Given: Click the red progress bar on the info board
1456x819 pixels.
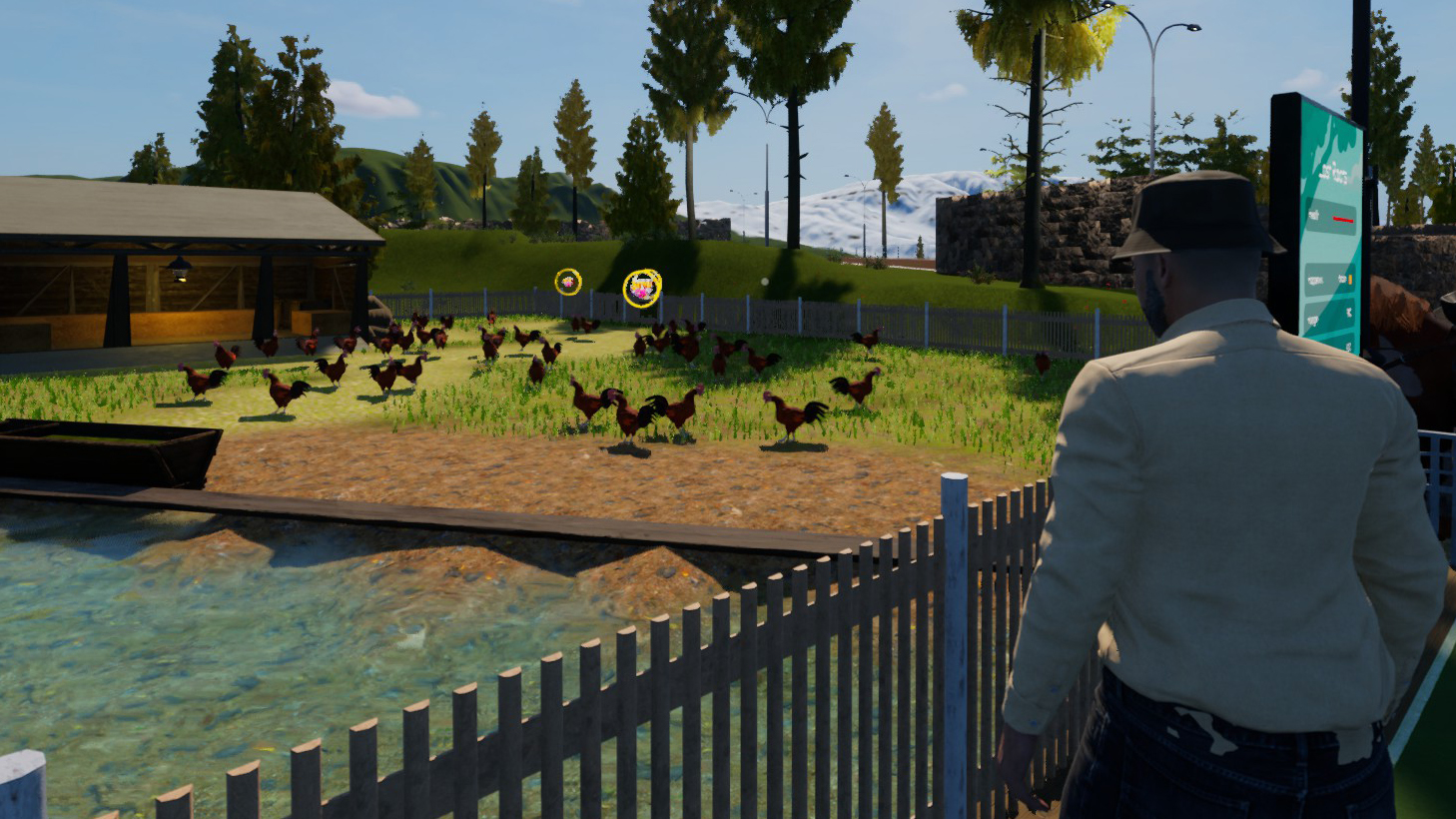Looking at the screenshot, I should [1344, 220].
